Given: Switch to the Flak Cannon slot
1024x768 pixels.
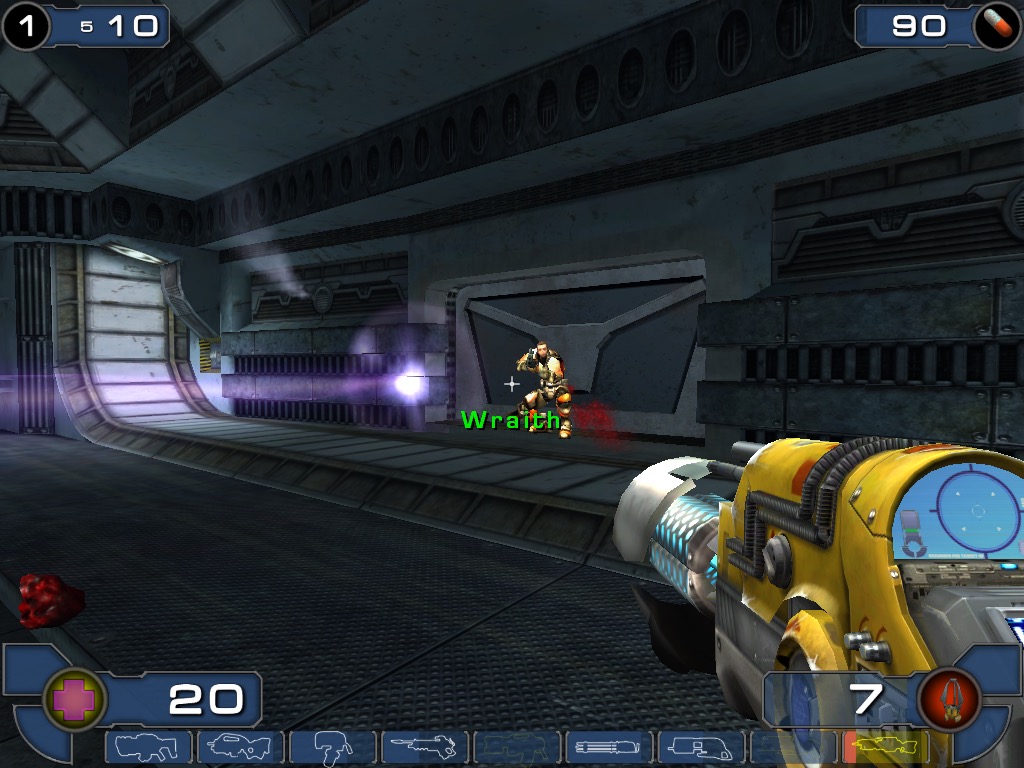Looking at the screenshot, I should 699,747.
